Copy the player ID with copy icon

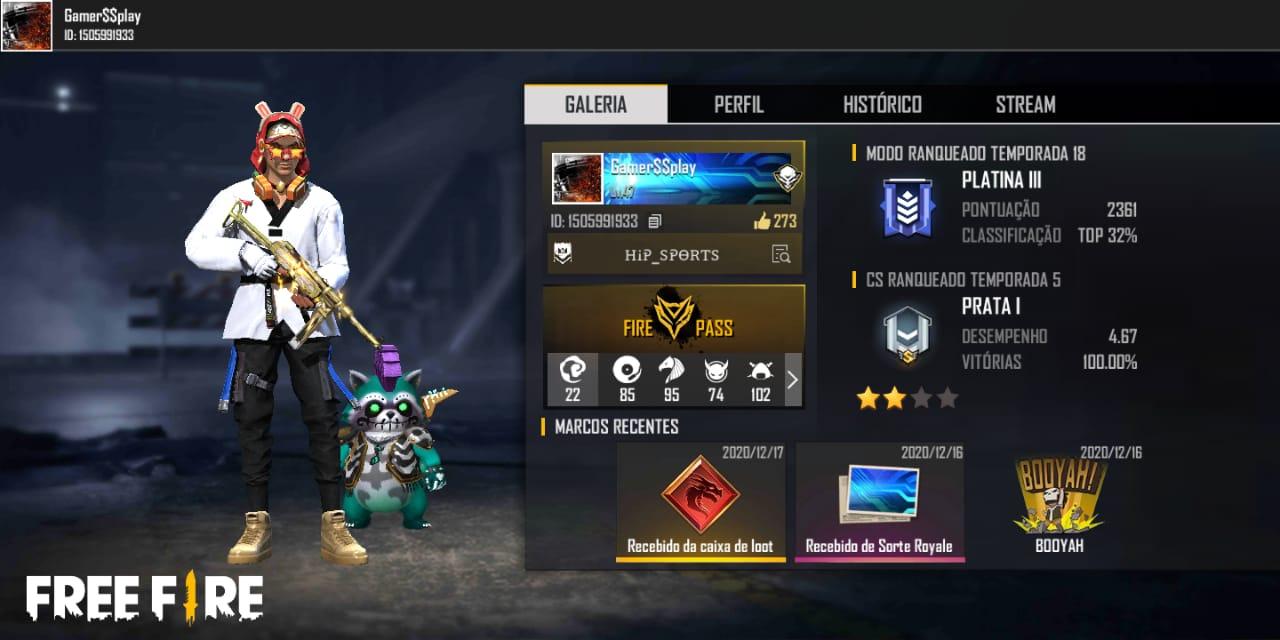655,221
